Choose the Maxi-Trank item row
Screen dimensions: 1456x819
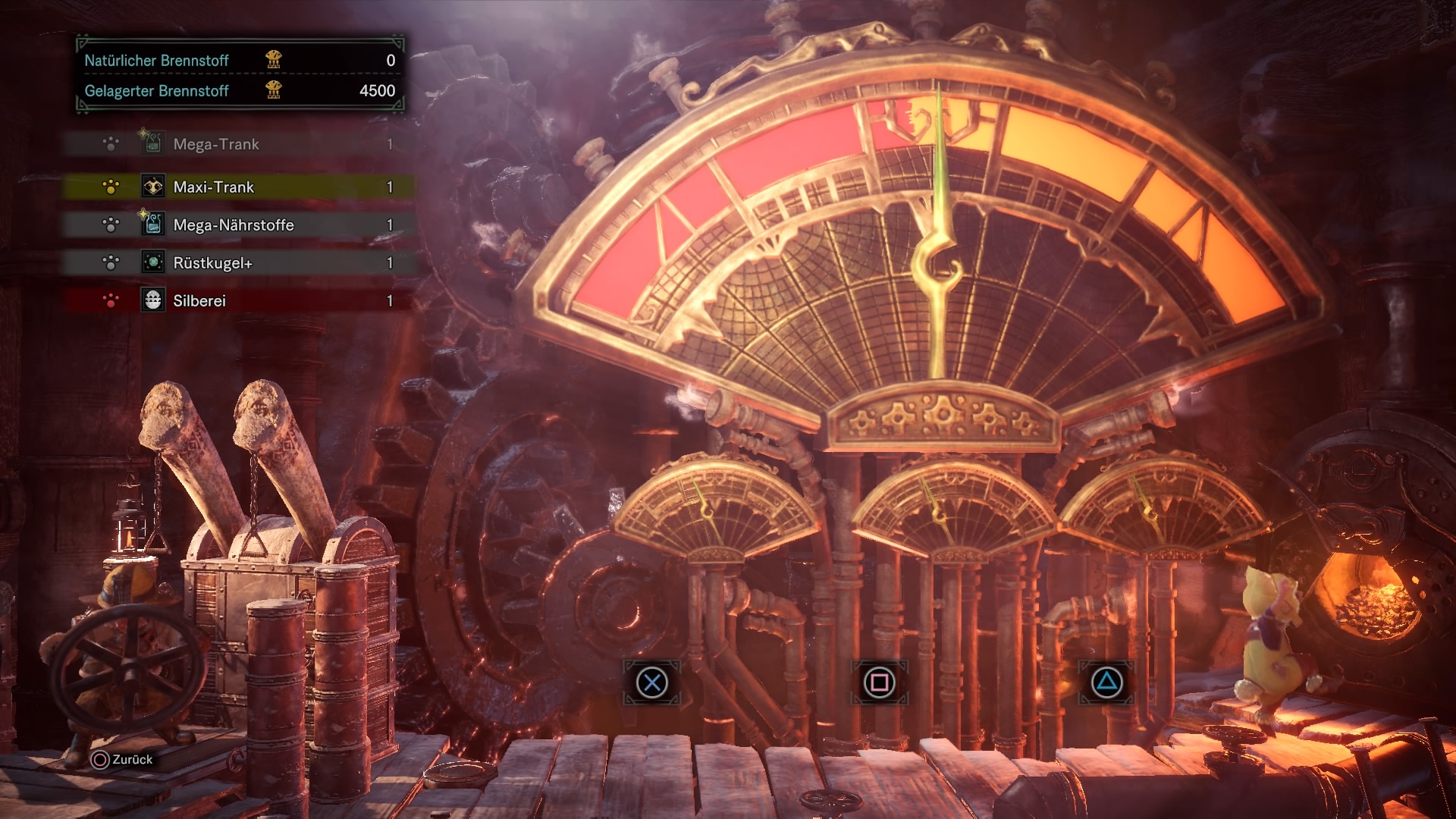239,187
